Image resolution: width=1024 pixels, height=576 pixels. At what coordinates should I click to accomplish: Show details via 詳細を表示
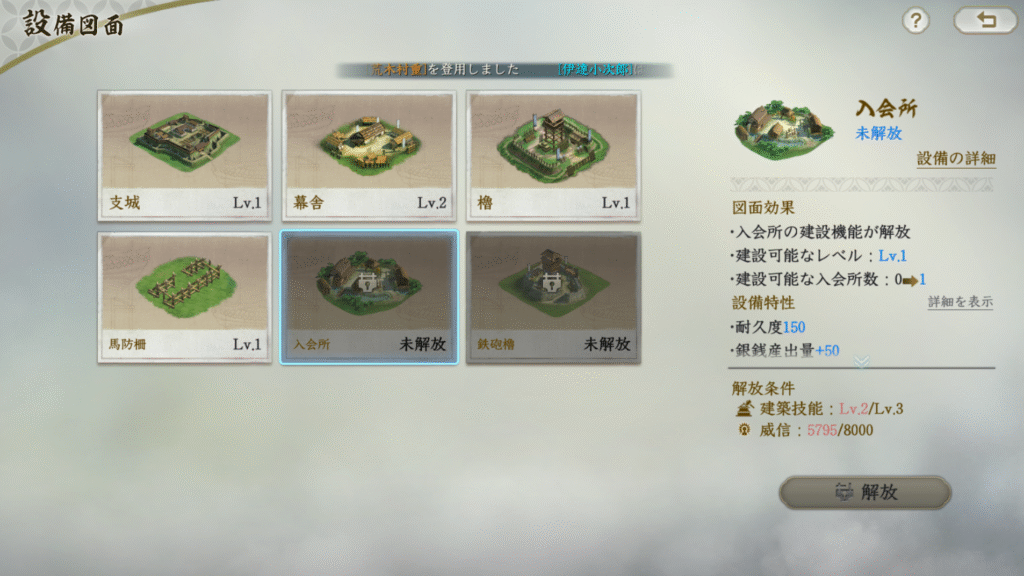[x=960, y=302]
